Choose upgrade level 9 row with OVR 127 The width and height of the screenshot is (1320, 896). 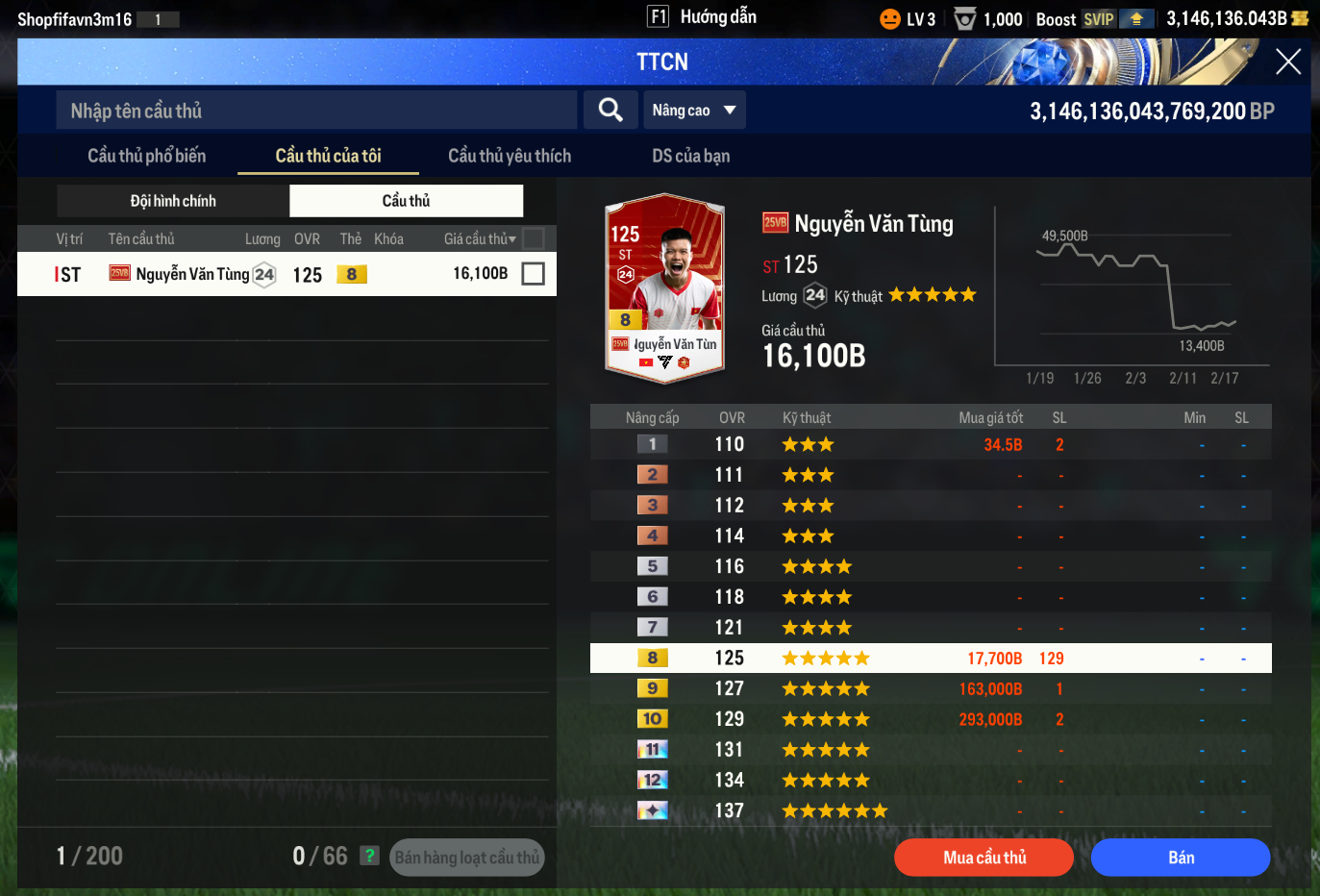[930, 688]
